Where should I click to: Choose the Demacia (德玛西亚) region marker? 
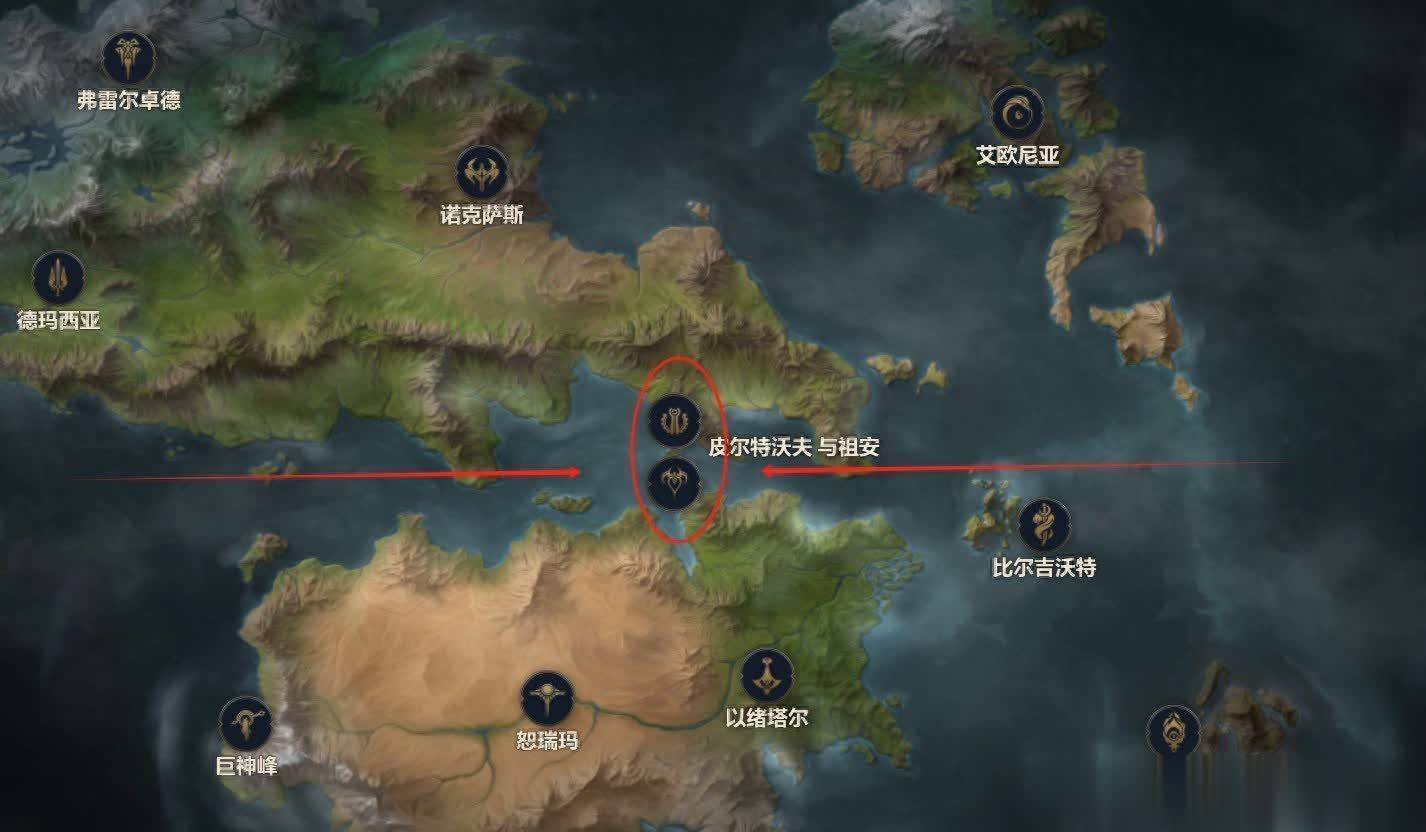(59, 277)
